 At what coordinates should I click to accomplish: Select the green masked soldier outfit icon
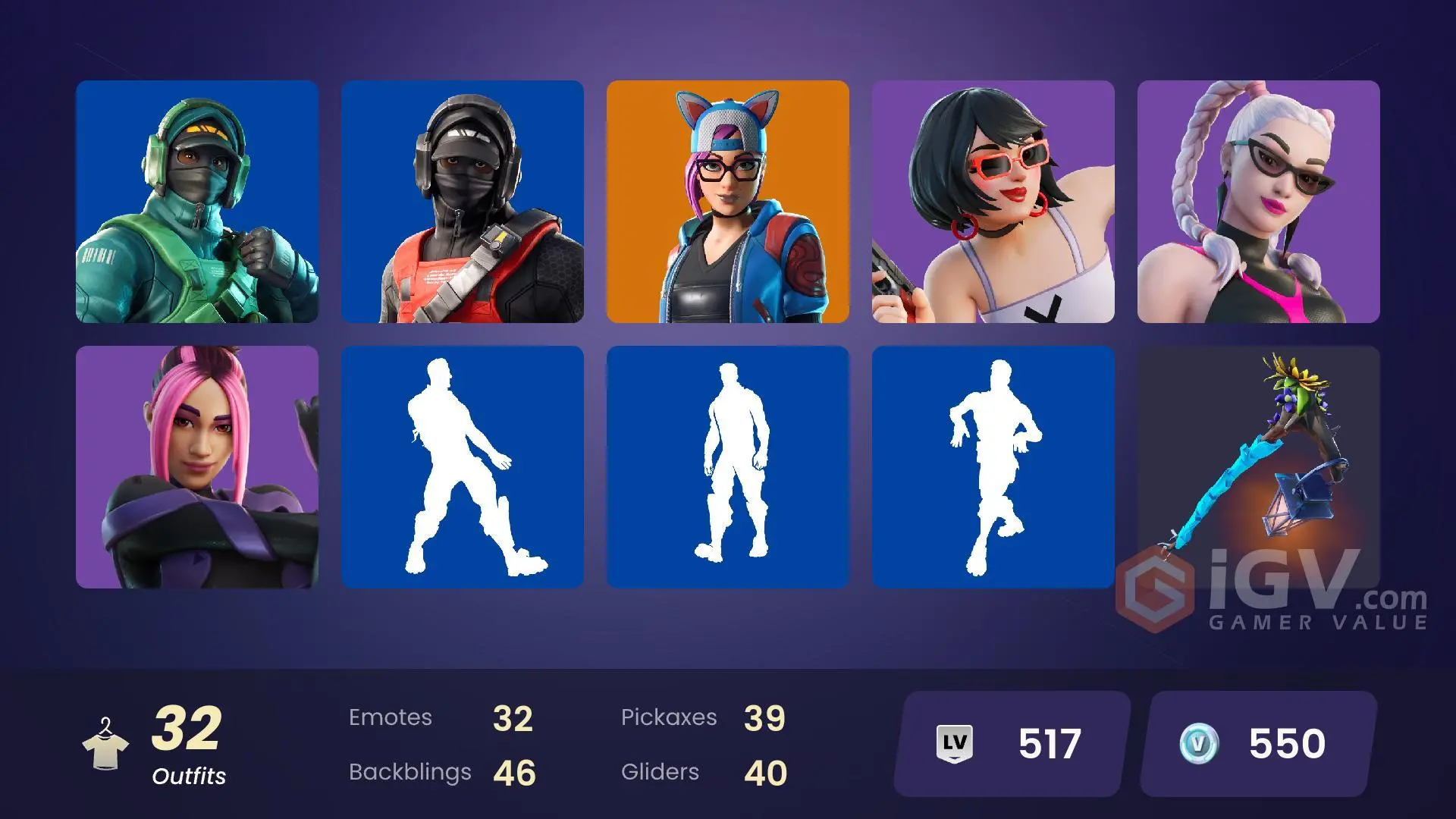[x=197, y=201]
